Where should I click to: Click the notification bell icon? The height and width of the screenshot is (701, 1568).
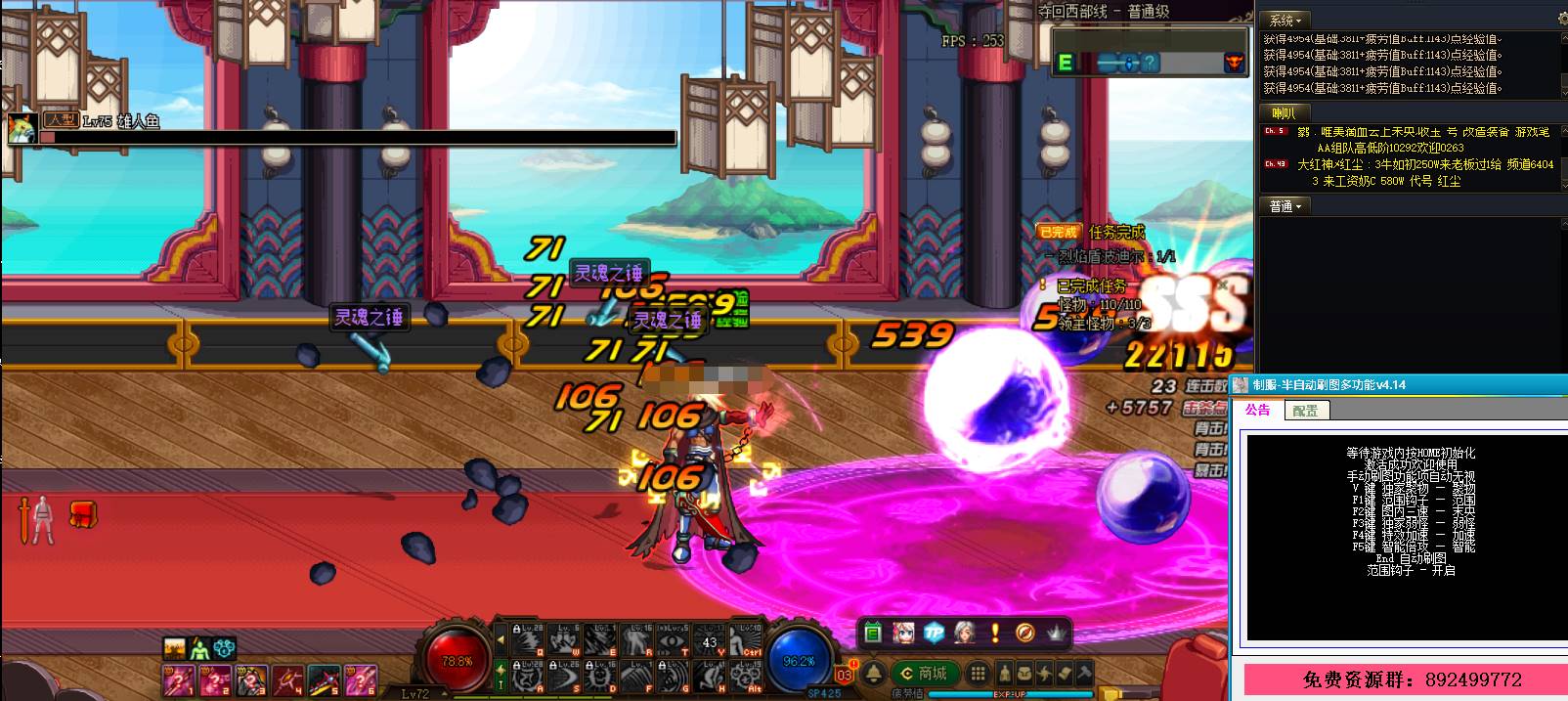873,674
